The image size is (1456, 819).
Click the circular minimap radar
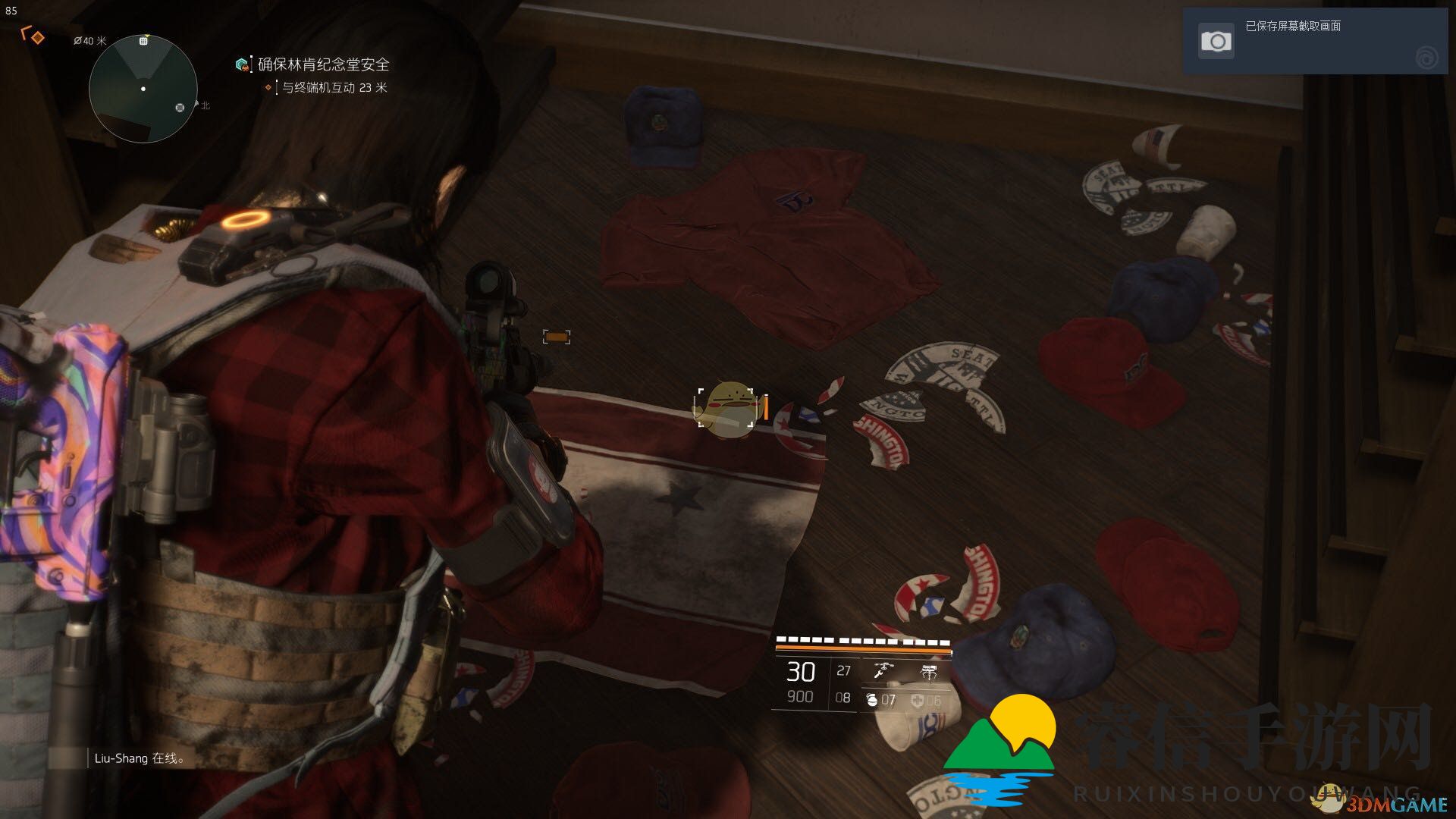pos(143,89)
